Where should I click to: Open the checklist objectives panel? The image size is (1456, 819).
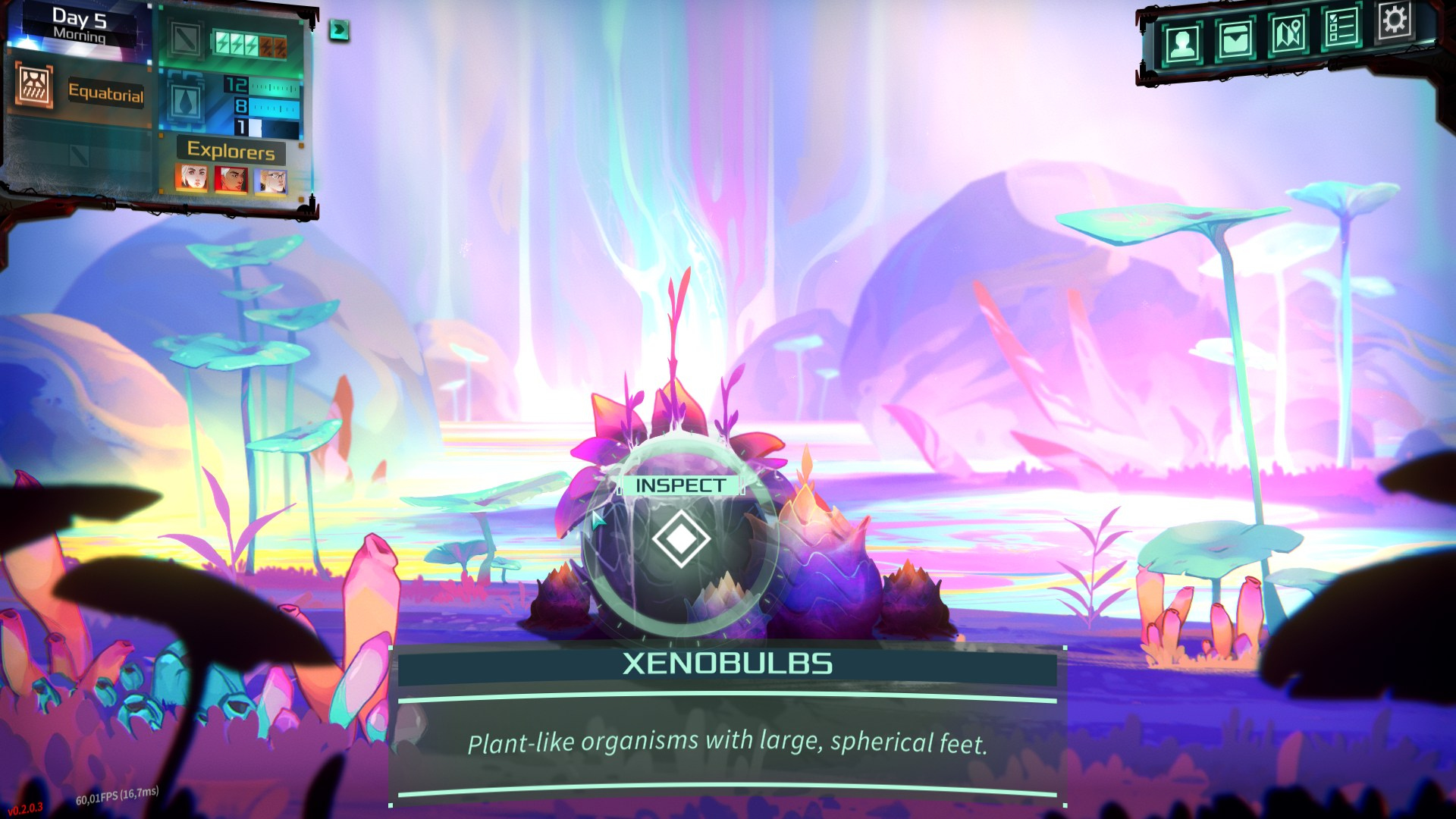1341,28
